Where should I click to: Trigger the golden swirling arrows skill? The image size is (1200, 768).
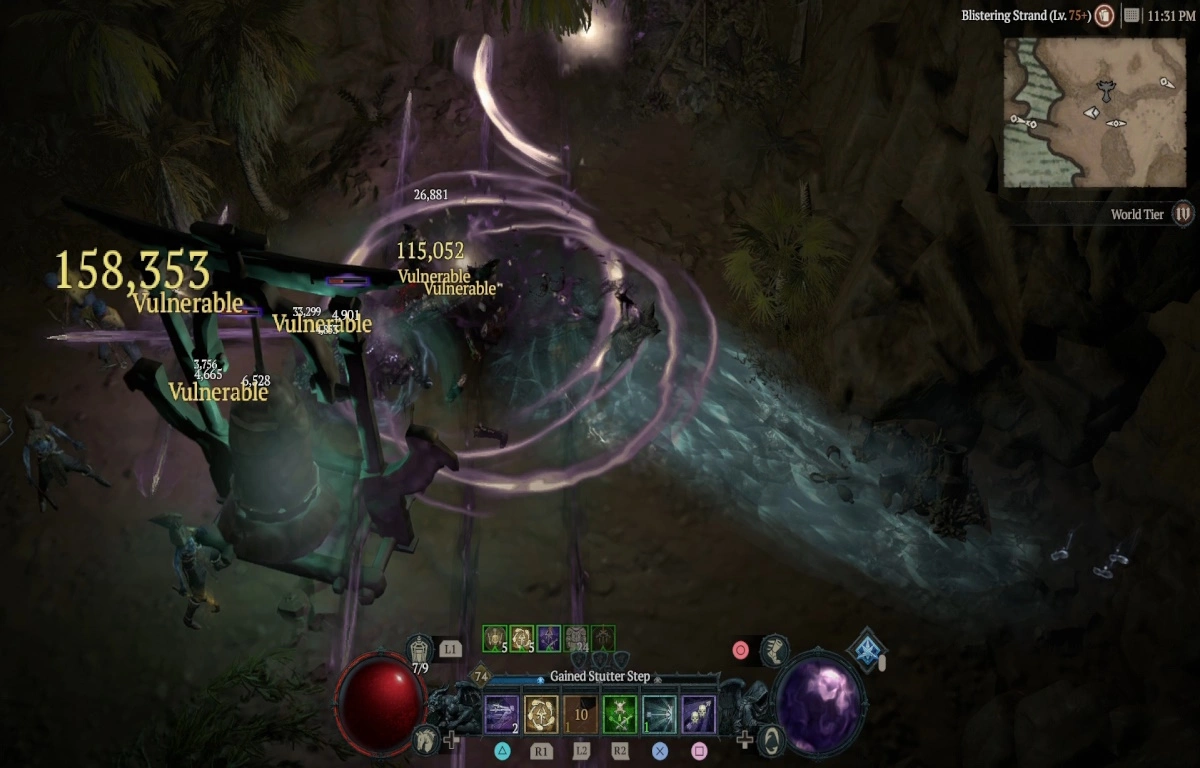tap(541, 715)
